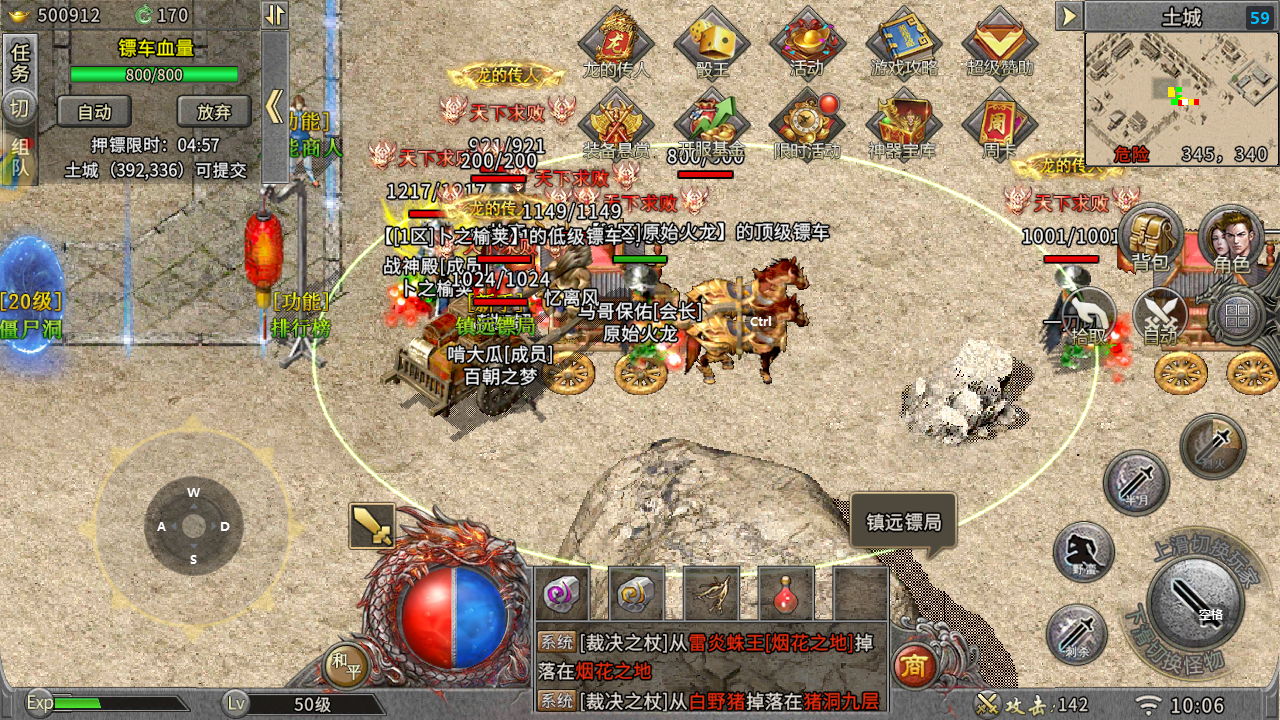
Task: Open the 周卡 weekly card icon
Action: [x=999, y=125]
